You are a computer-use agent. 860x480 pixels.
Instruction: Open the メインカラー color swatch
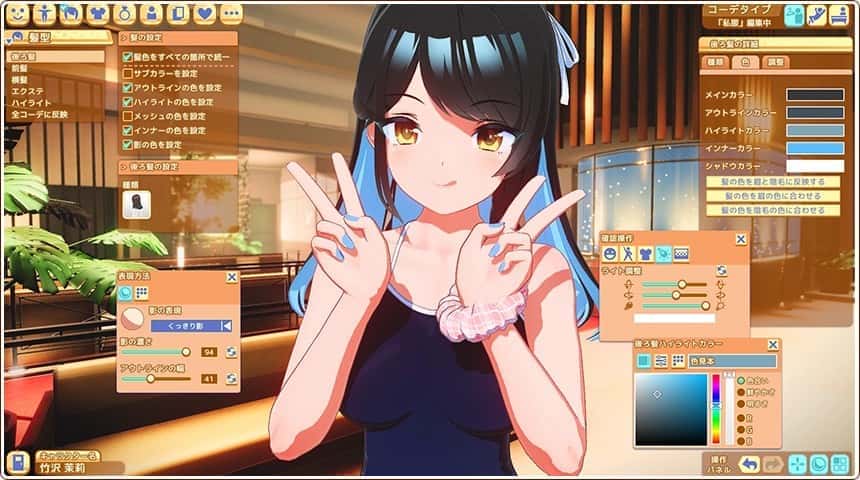(814, 95)
